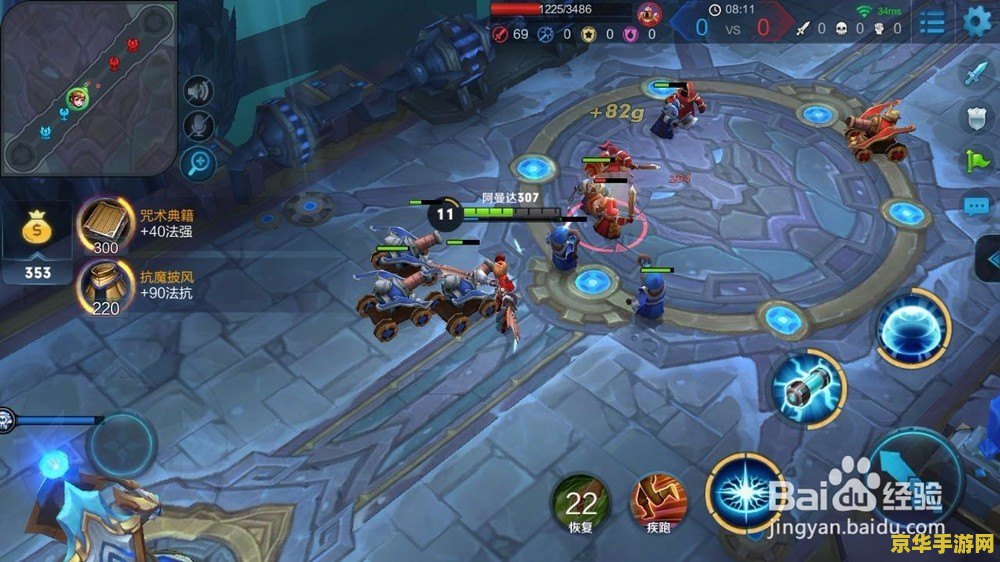Send the shield defend signal
Image resolution: width=1000 pixels, height=562 pixels.
pos(975,117)
